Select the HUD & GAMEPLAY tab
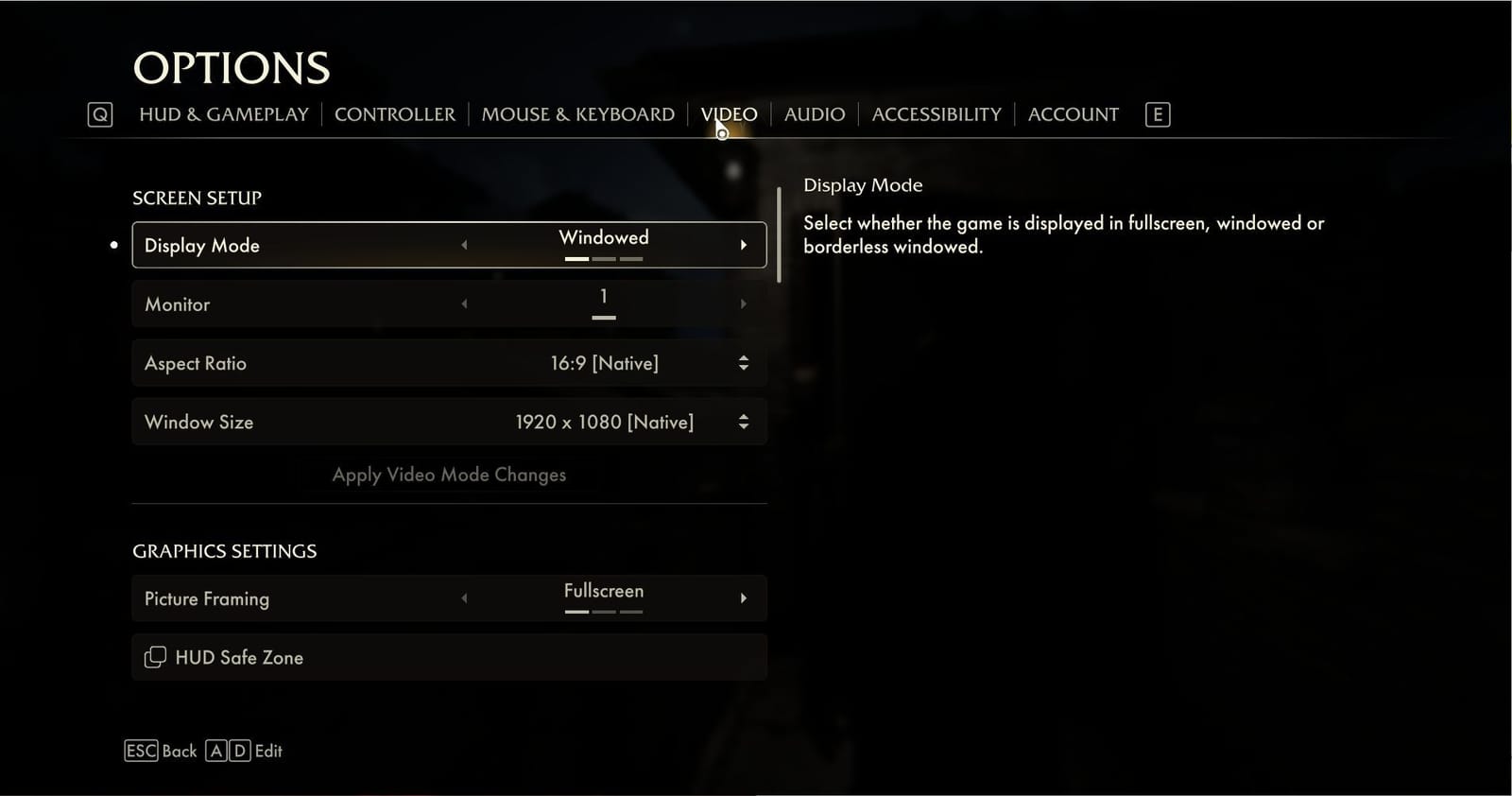This screenshot has width=1512, height=796. tap(227, 113)
